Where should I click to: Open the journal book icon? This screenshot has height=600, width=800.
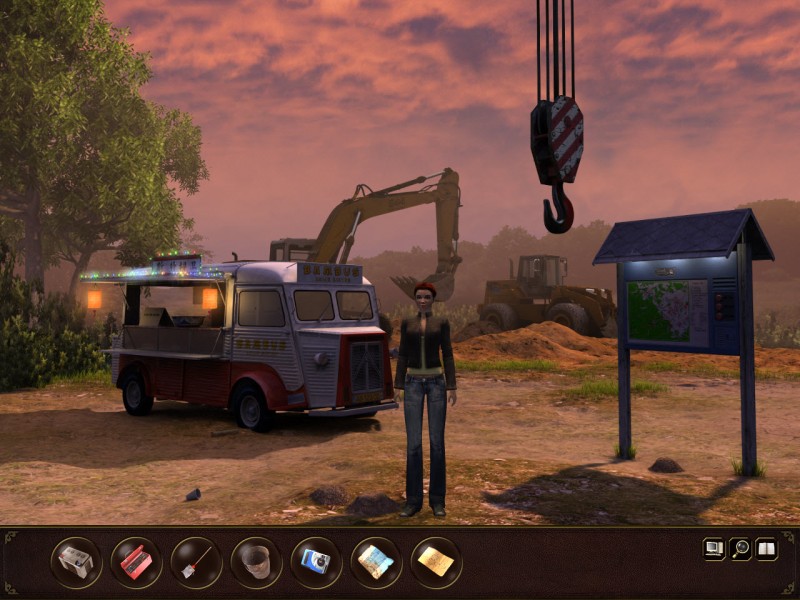point(766,548)
